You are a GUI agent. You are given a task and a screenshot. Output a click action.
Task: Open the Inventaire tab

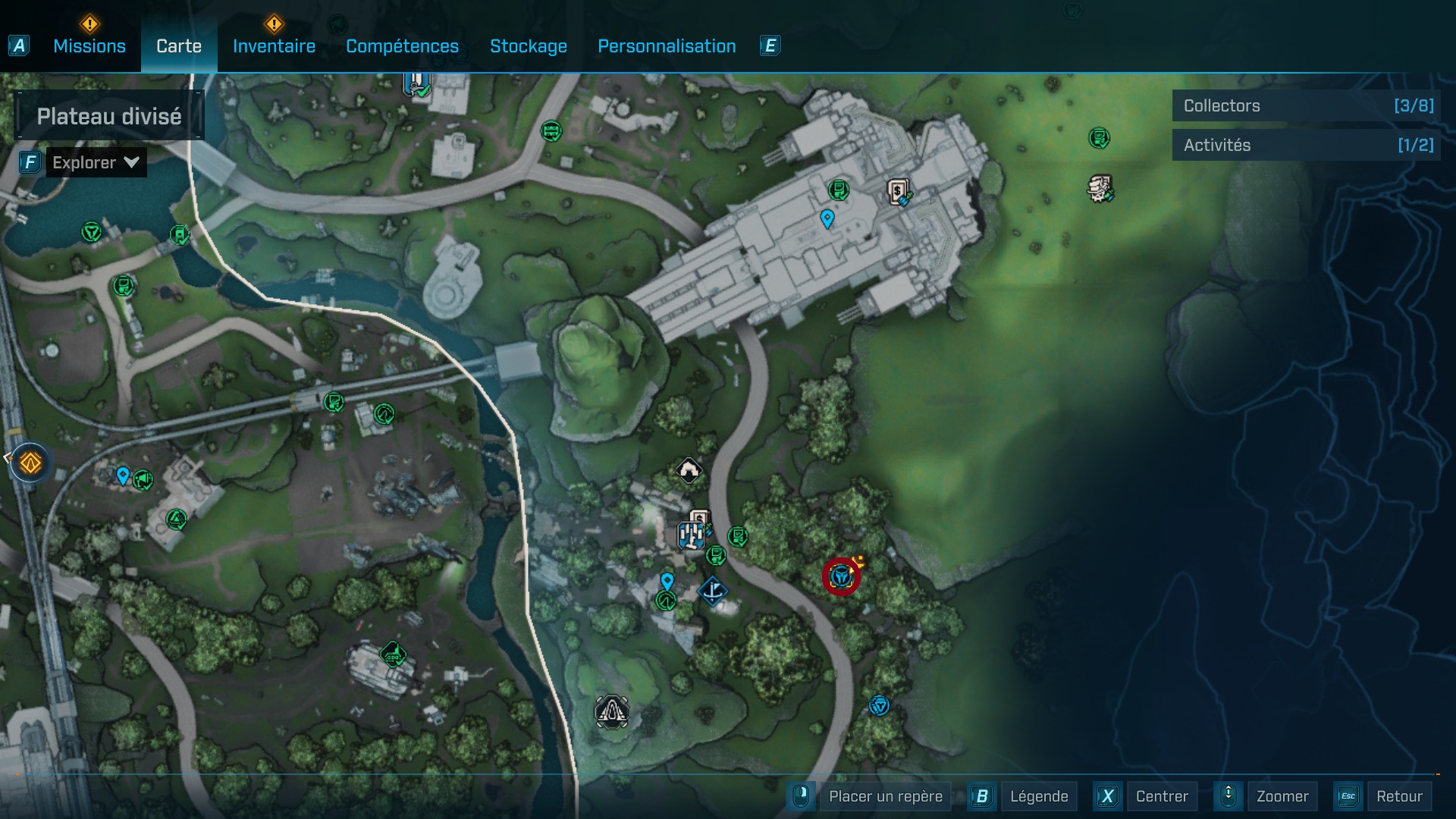[x=274, y=46]
